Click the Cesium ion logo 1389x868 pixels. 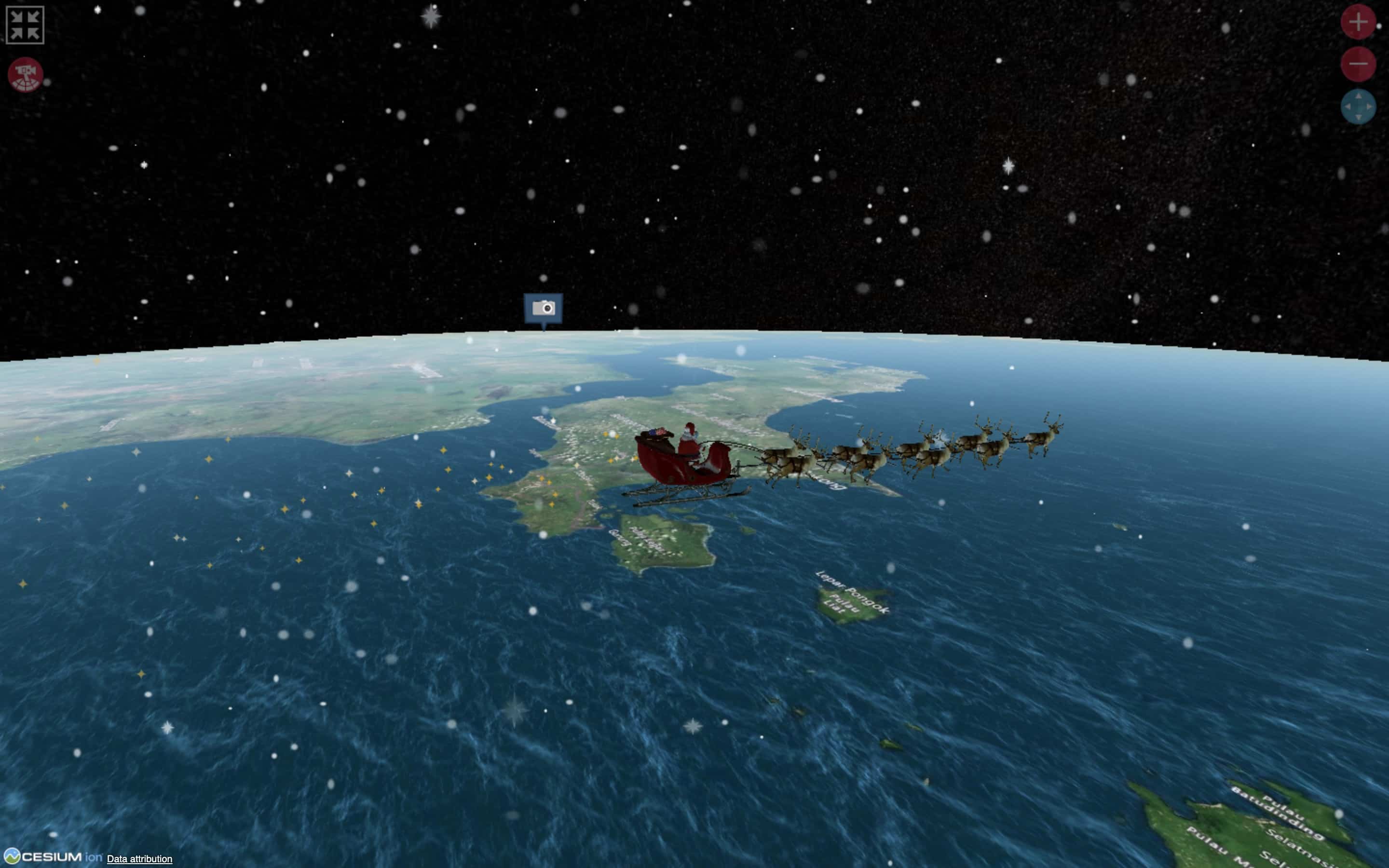pyautogui.click(x=51, y=856)
